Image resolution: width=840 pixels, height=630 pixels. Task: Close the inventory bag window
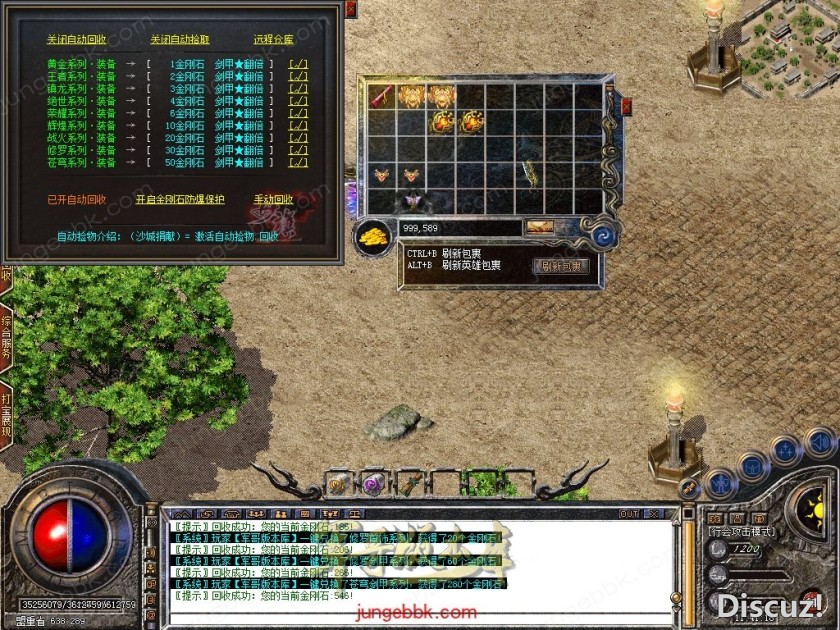627,105
